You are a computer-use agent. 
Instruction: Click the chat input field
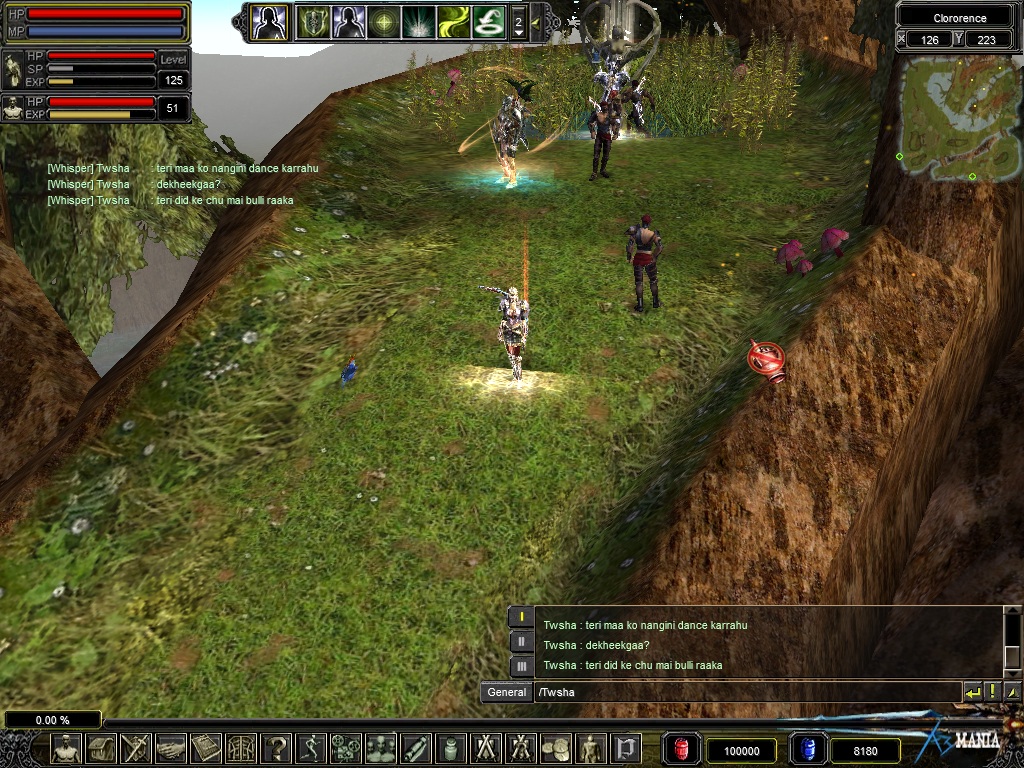click(x=745, y=692)
